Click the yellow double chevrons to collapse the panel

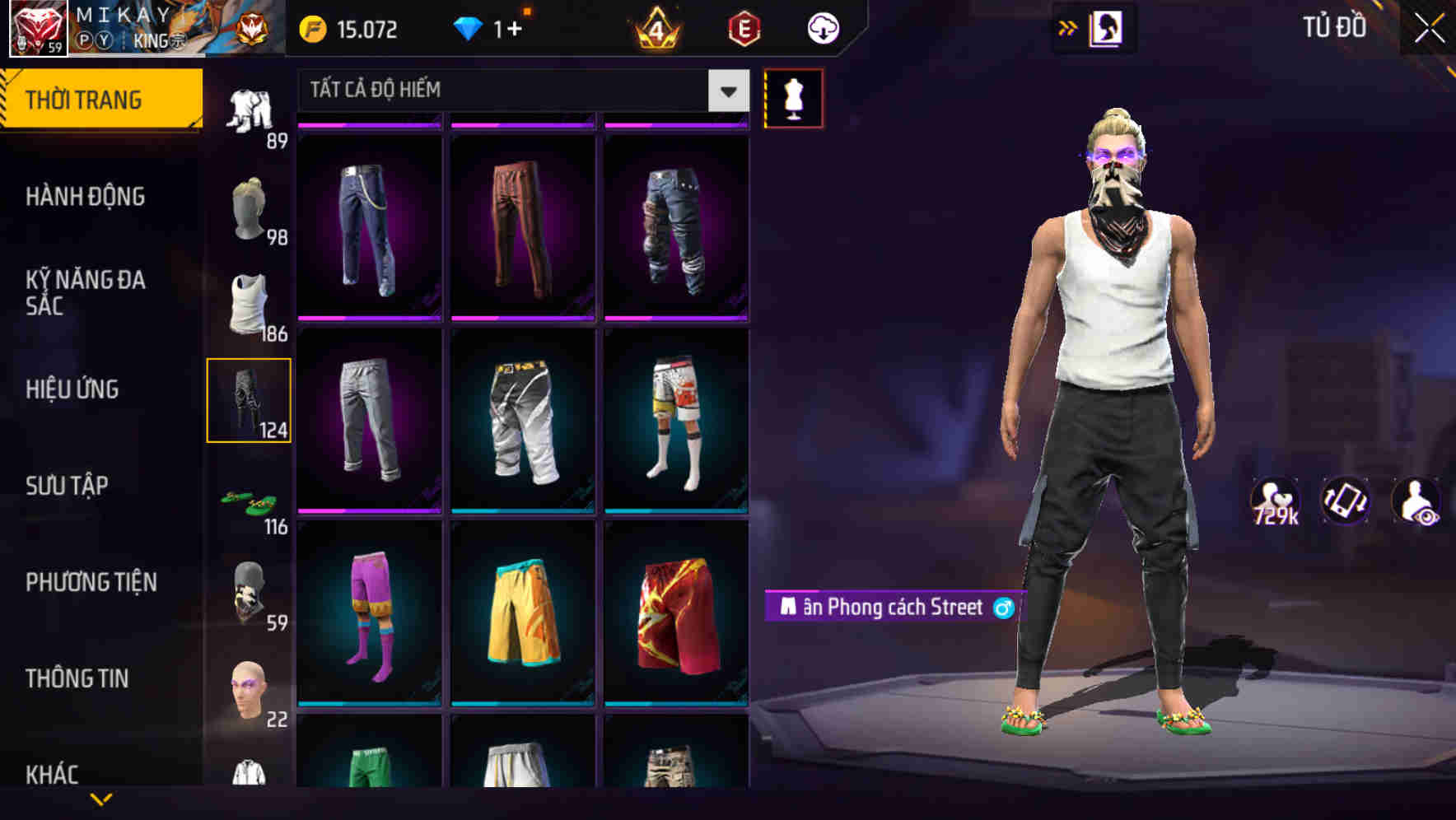1068,27
